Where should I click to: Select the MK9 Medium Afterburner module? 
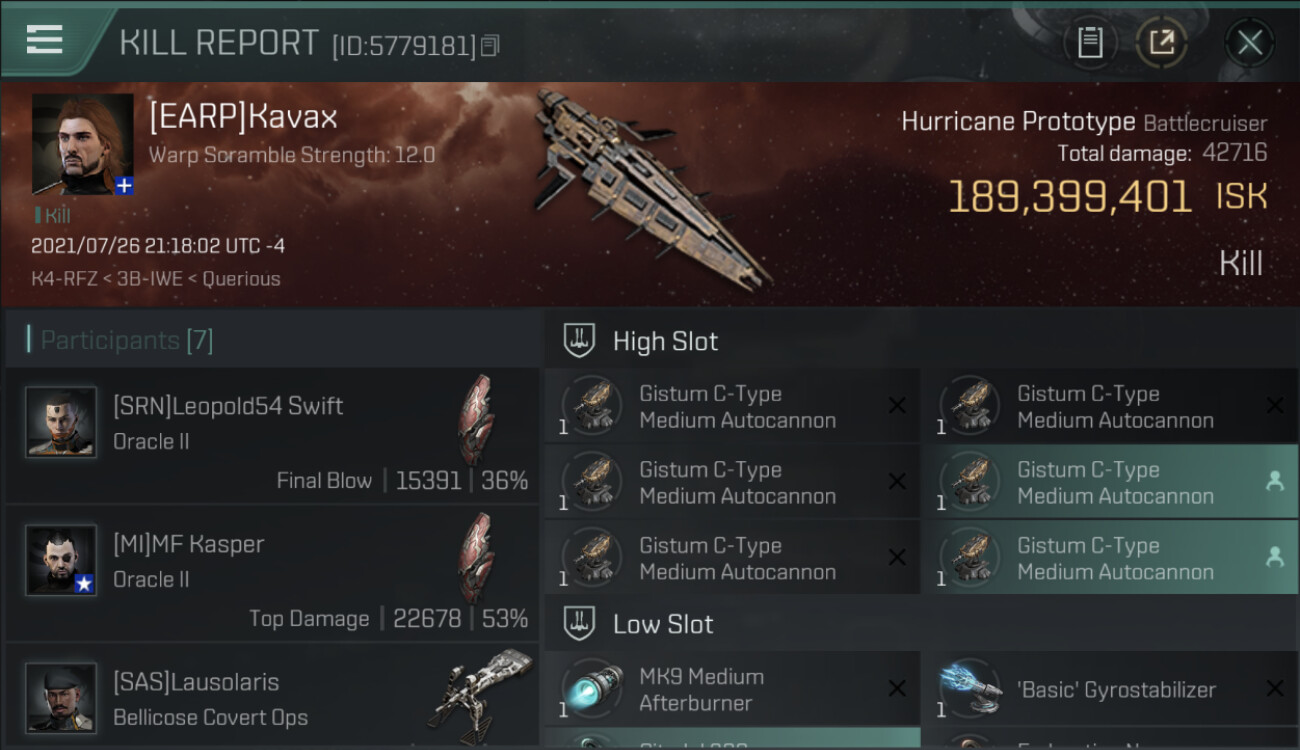732,689
